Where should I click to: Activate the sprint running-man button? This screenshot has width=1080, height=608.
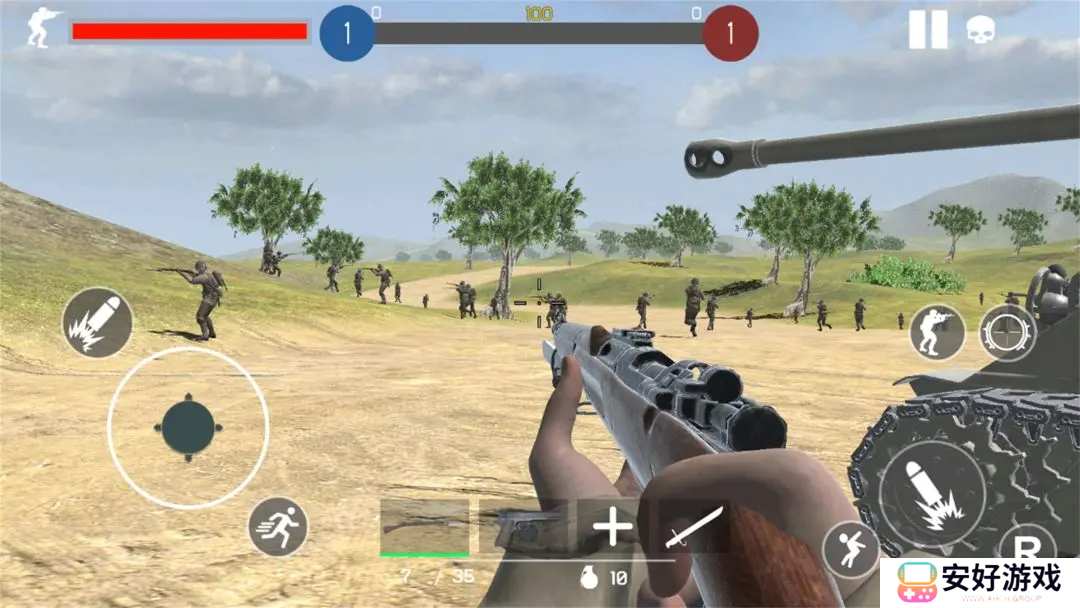point(277,527)
